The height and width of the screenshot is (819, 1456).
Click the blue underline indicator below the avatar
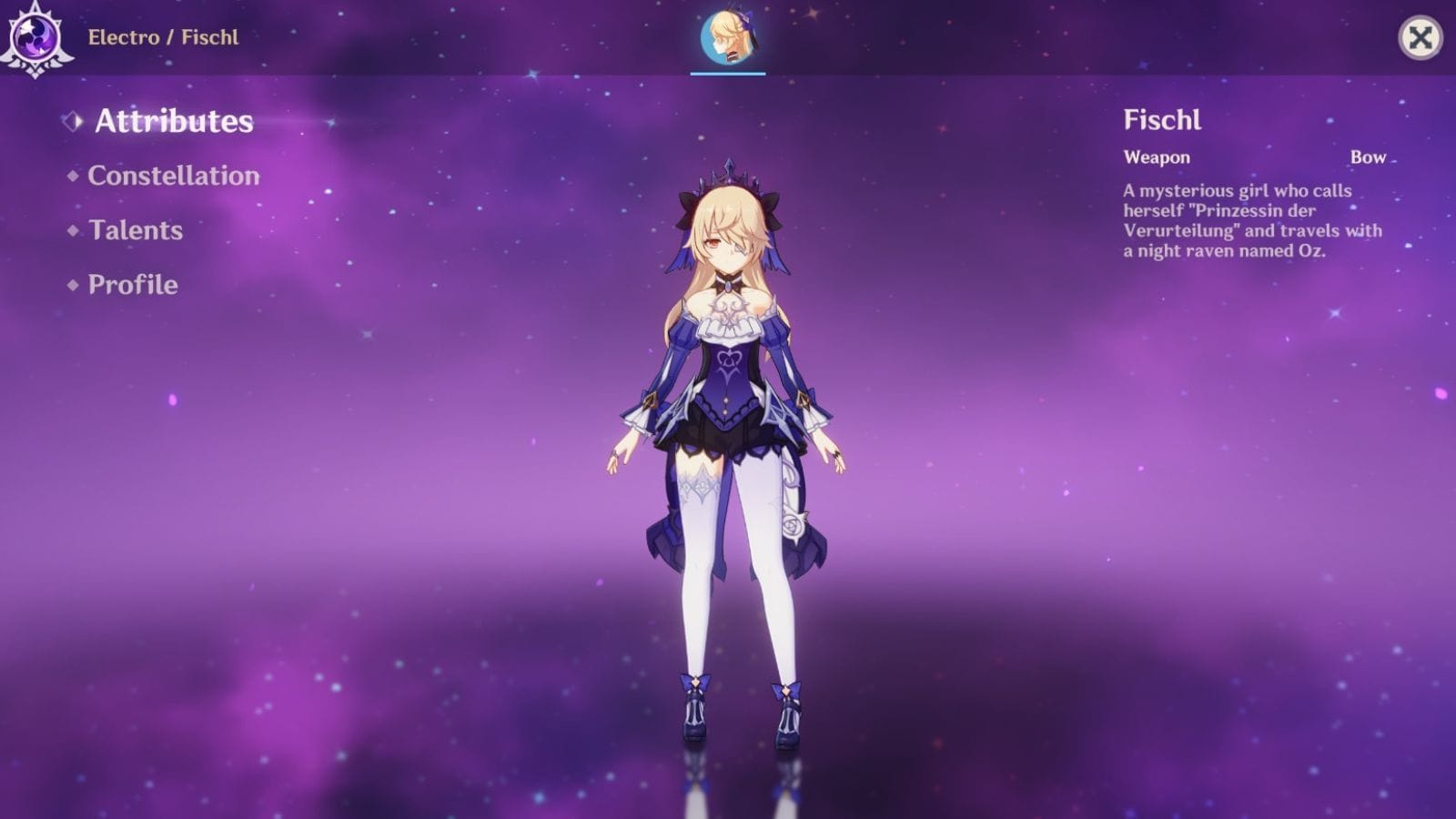[726, 74]
